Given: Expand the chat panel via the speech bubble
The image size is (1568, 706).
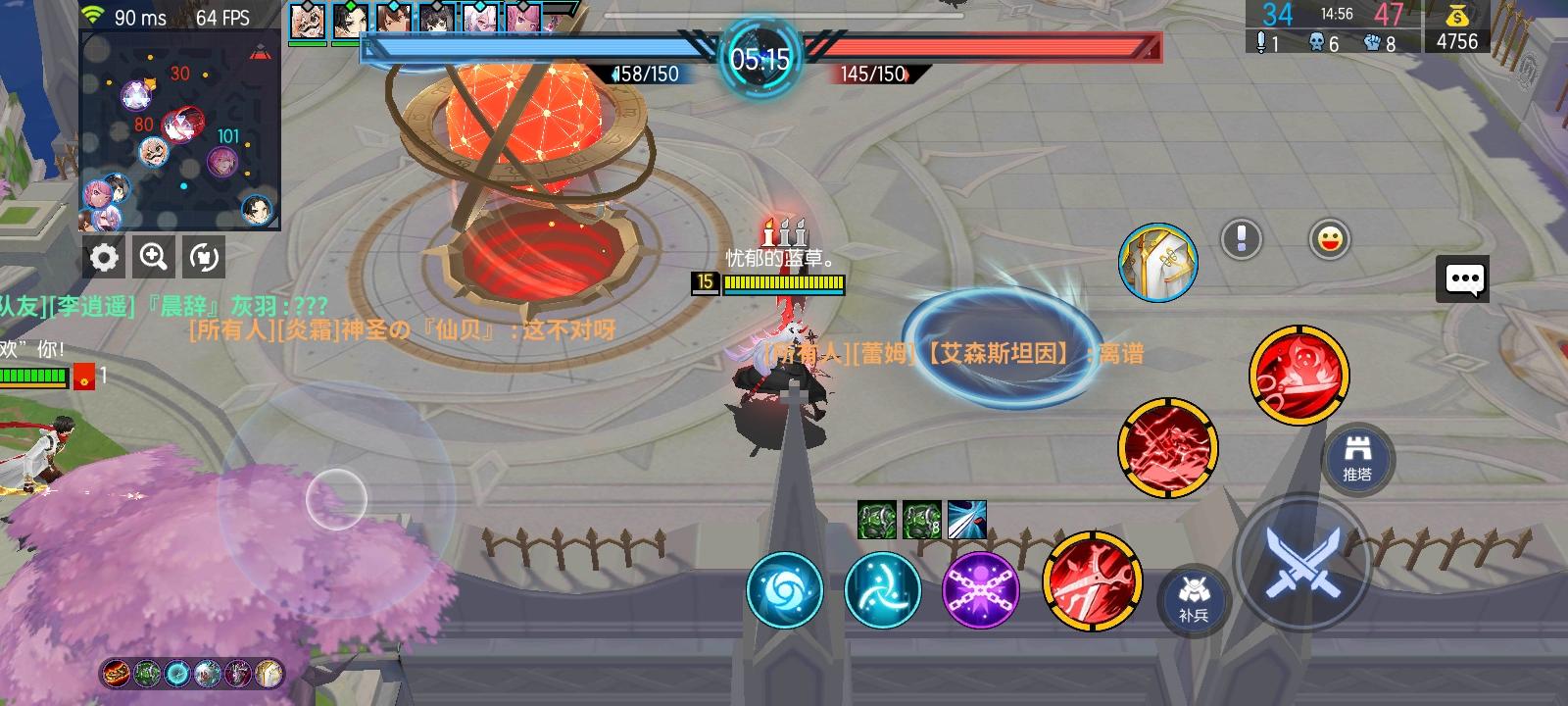Looking at the screenshot, I should pyautogui.click(x=1463, y=278).
